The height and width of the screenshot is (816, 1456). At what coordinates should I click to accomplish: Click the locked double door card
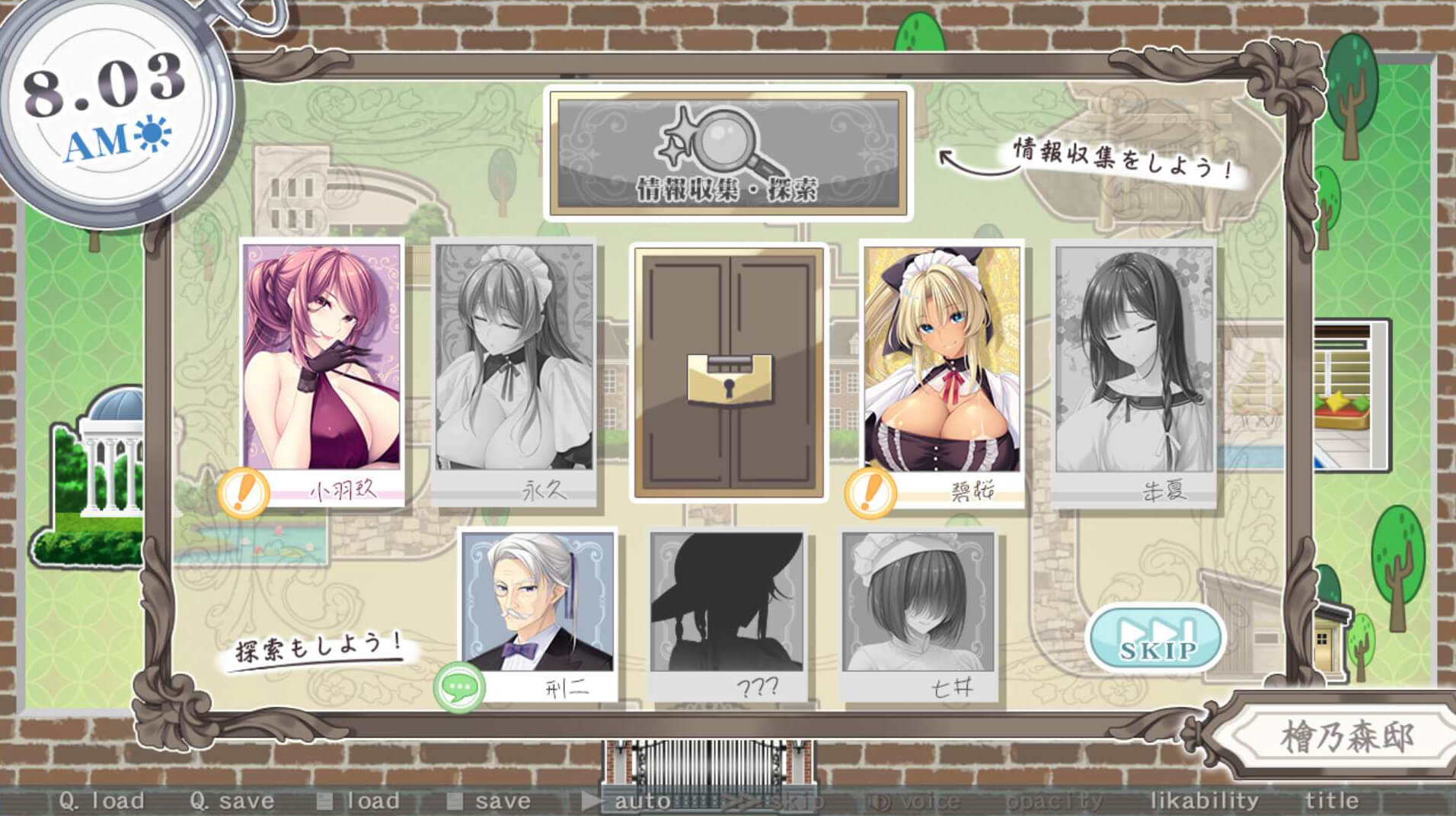729,372
